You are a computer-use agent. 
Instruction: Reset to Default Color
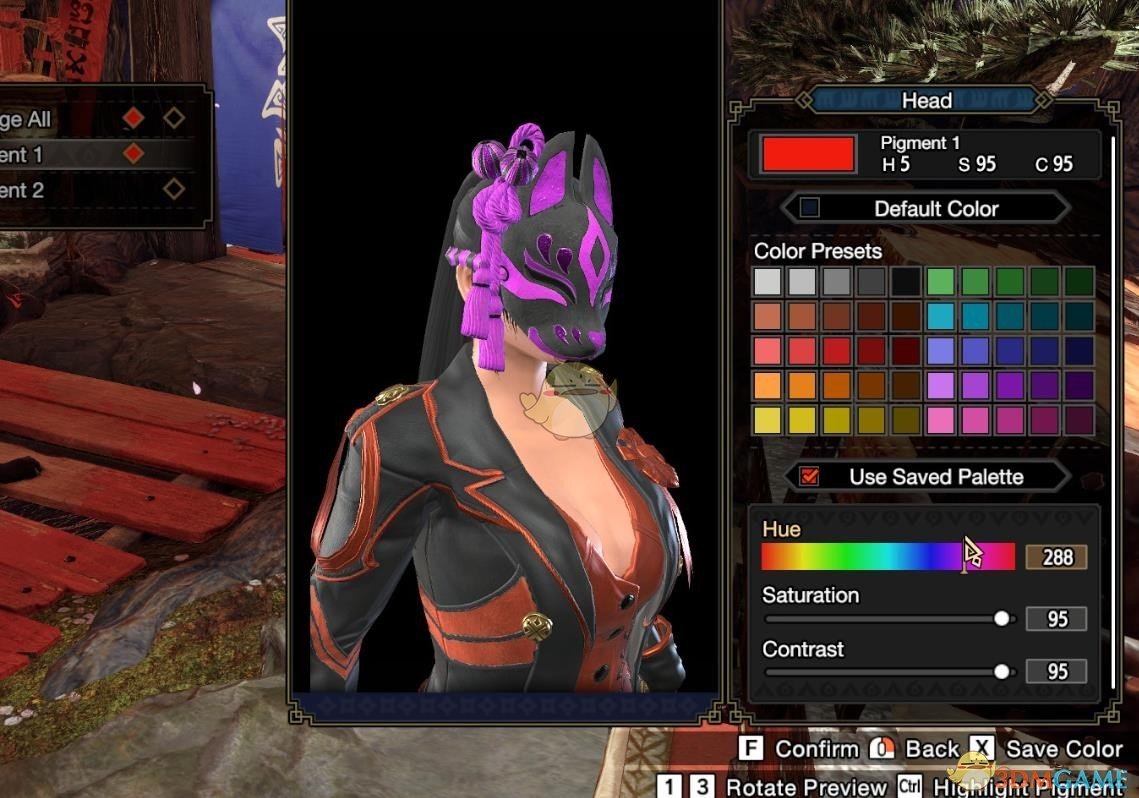(x=925, y=208)
